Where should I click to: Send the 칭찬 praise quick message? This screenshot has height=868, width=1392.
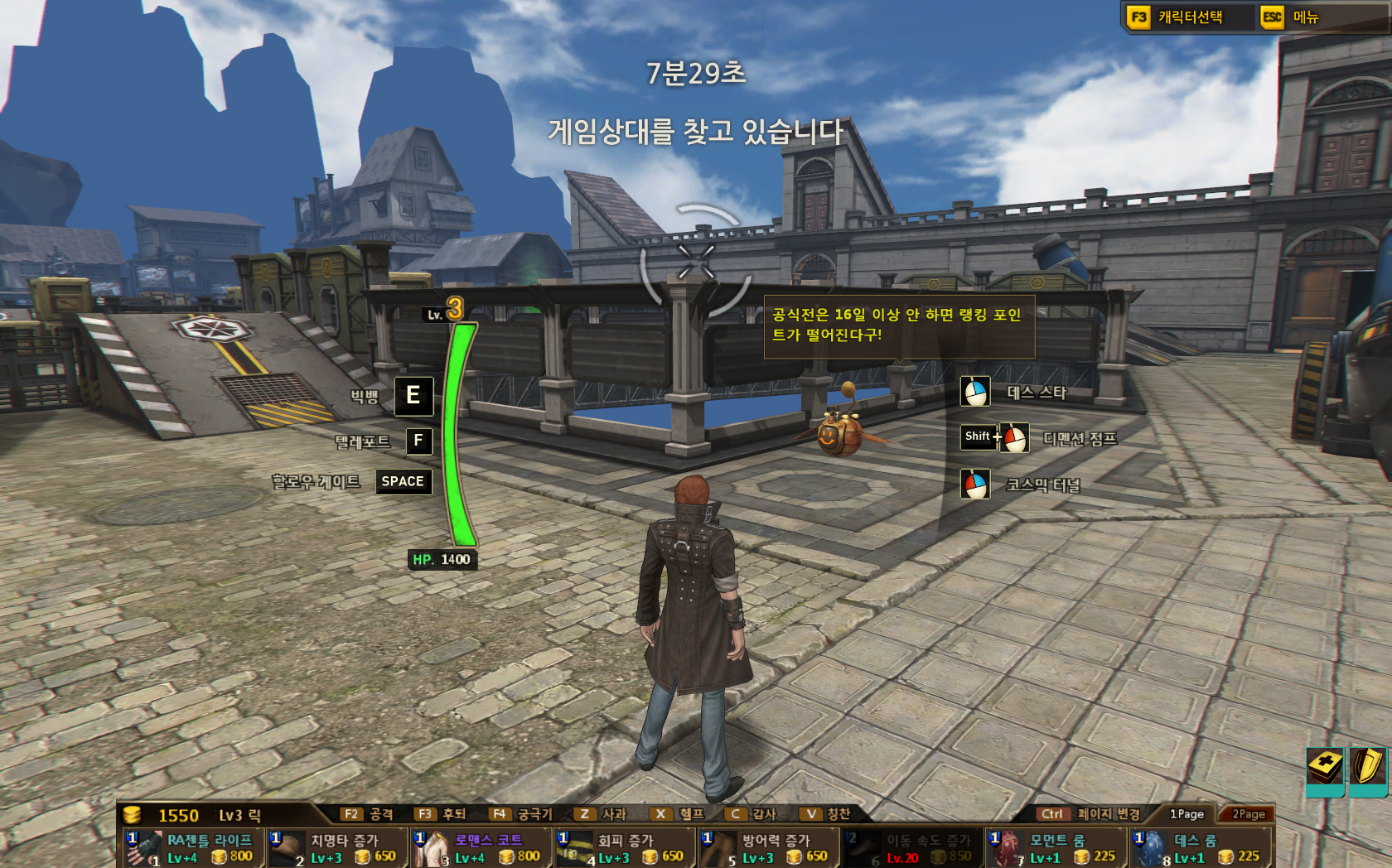[827, 814]
